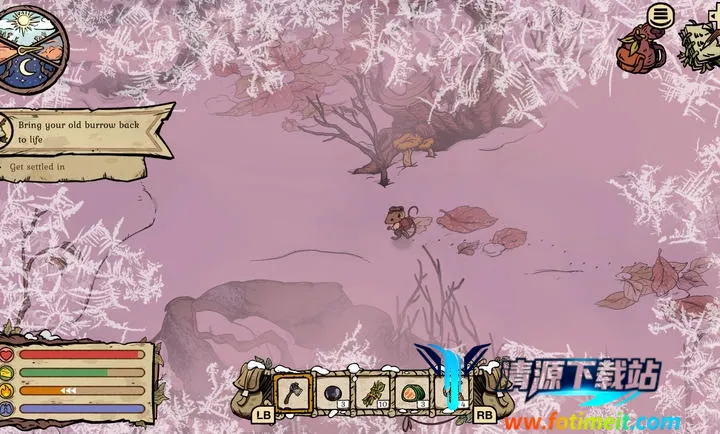Choose the grass bundle hotbar slot

374,392
